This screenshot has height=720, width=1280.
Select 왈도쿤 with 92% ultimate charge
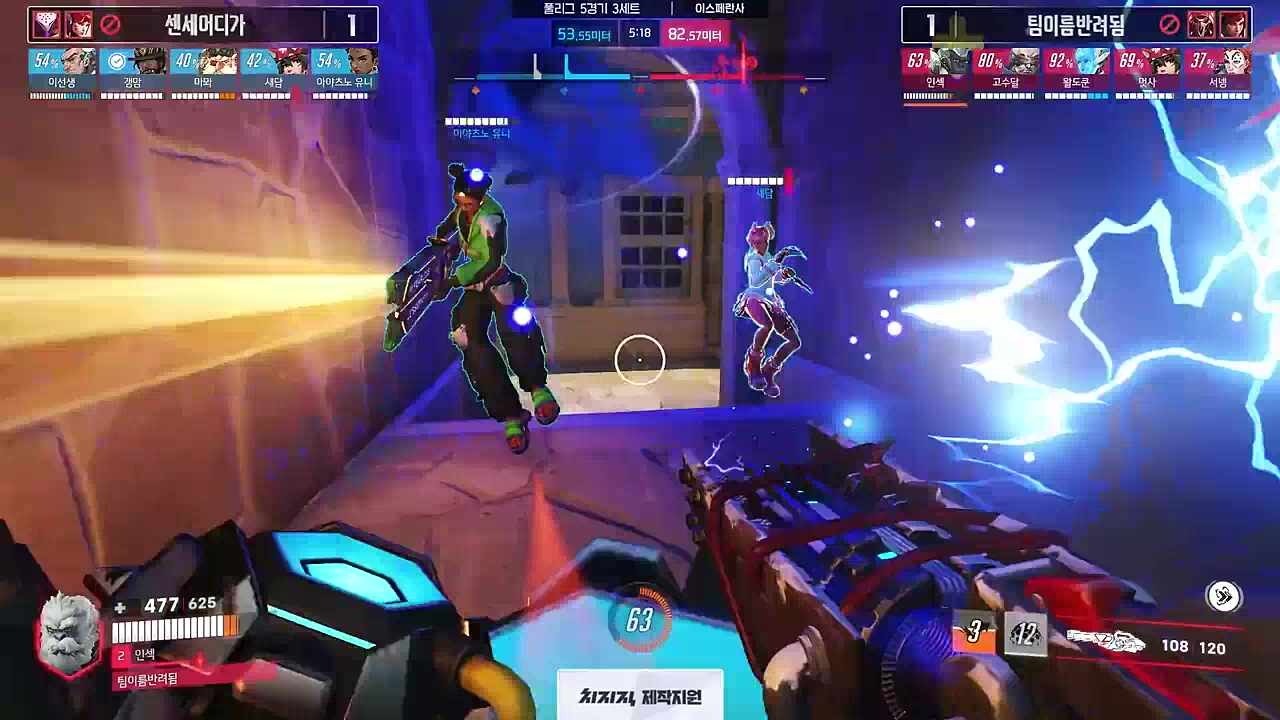coord(1076,70)
